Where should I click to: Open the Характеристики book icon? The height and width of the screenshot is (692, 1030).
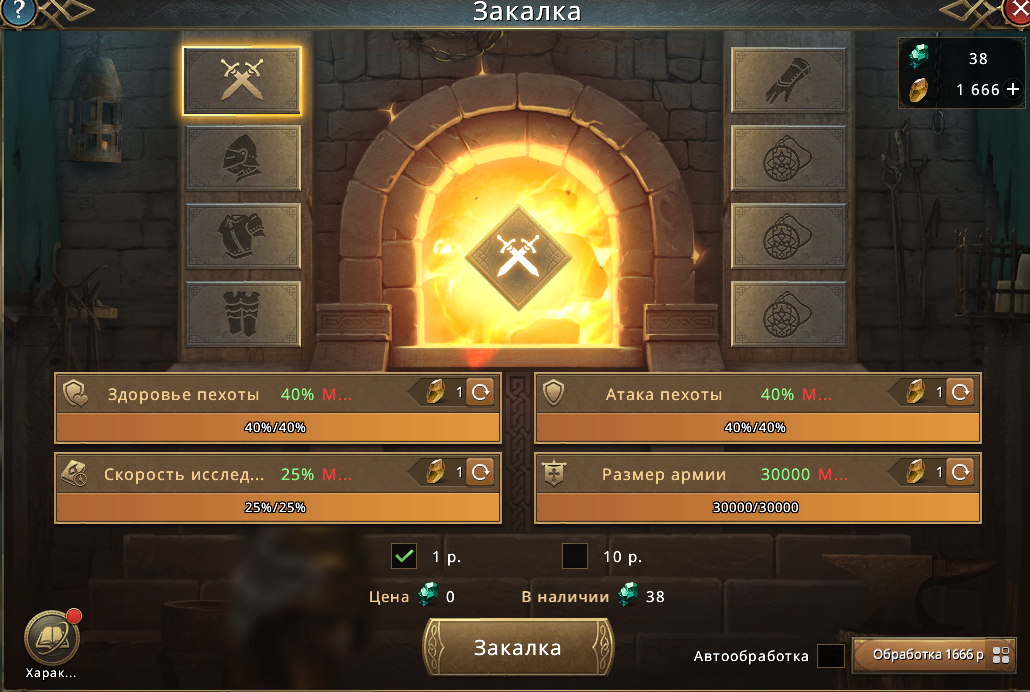[x=51, y=635]
